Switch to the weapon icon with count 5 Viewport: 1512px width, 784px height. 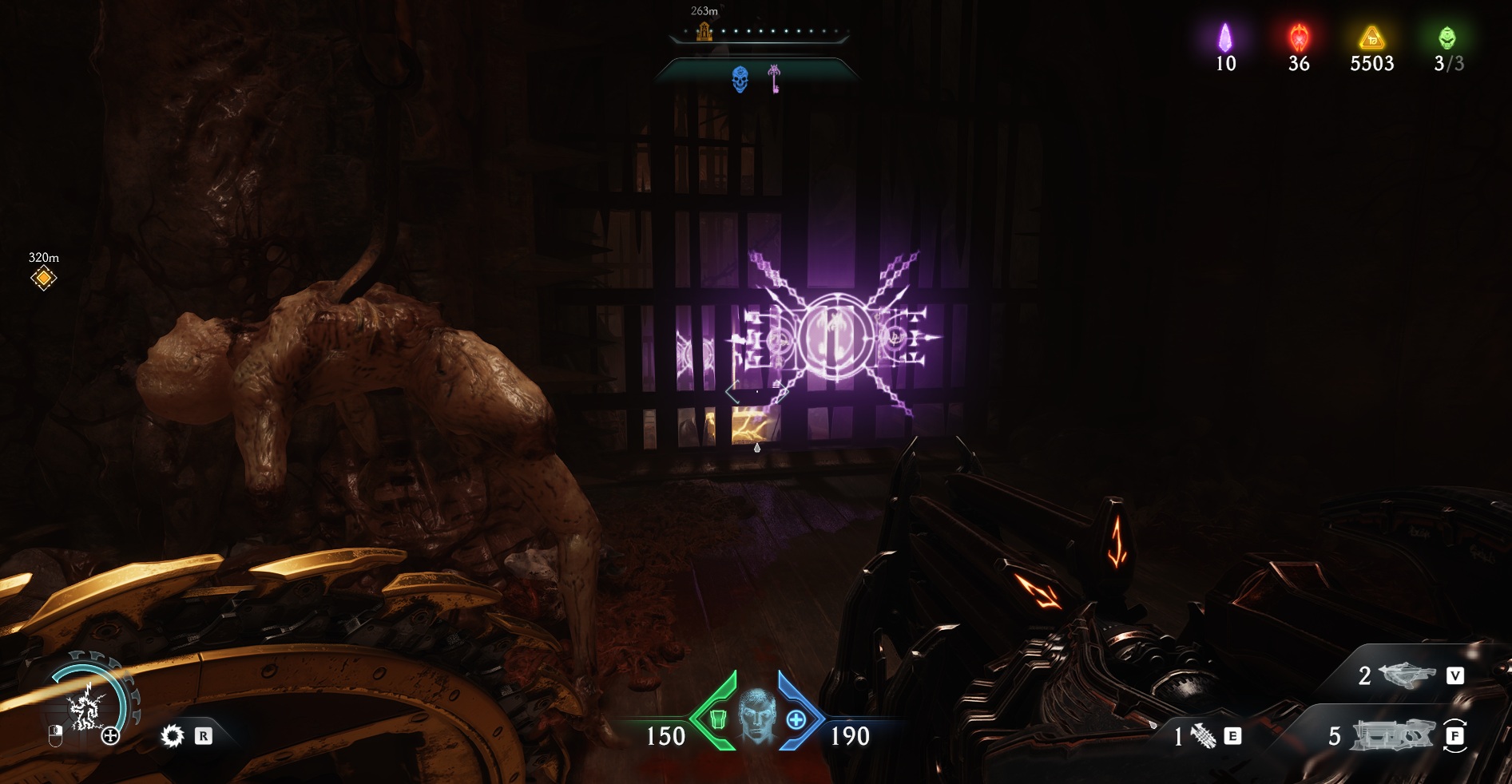pos(1391,735)
